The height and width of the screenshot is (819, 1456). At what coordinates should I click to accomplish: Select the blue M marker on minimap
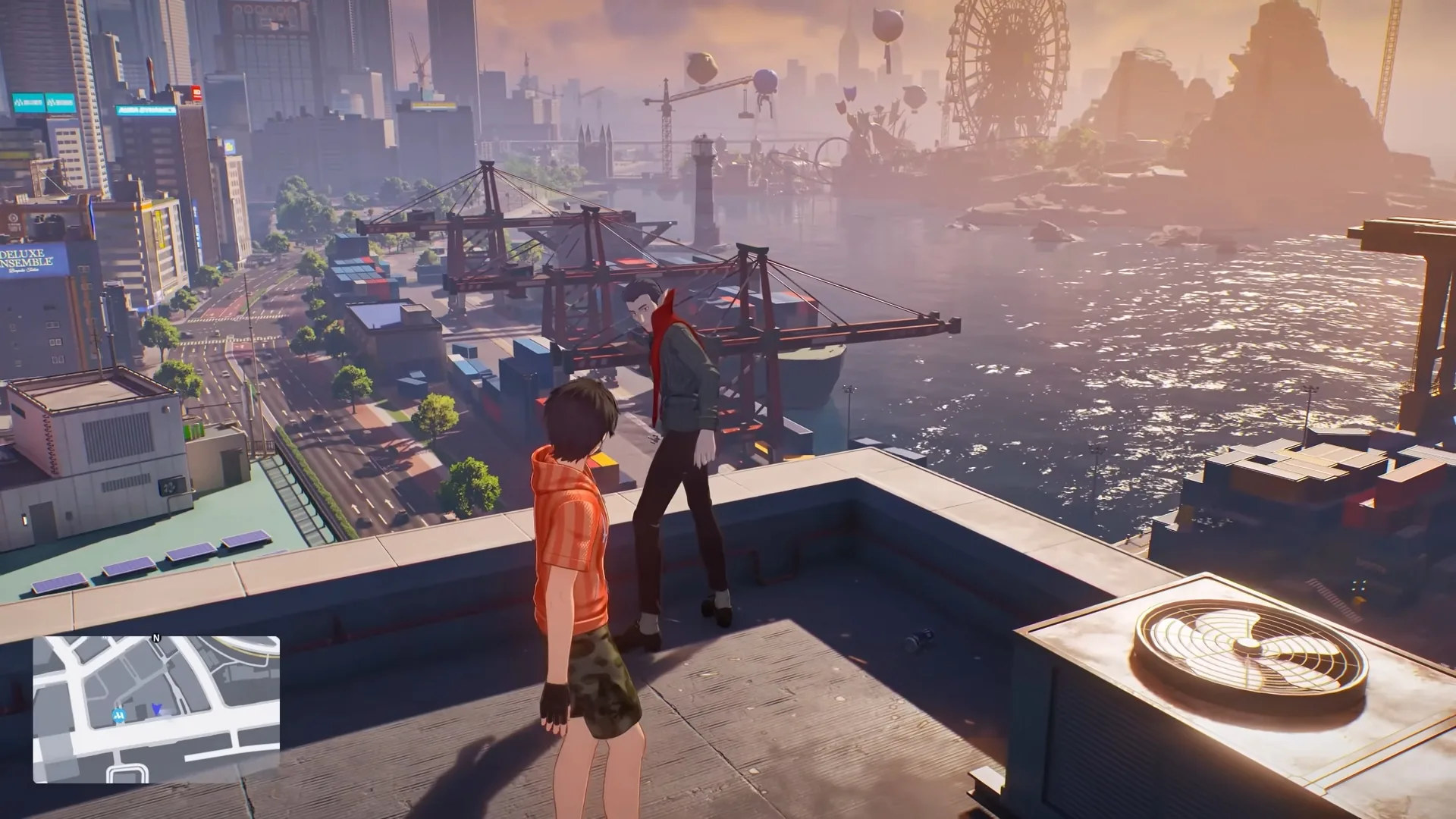tap(119, 714)
